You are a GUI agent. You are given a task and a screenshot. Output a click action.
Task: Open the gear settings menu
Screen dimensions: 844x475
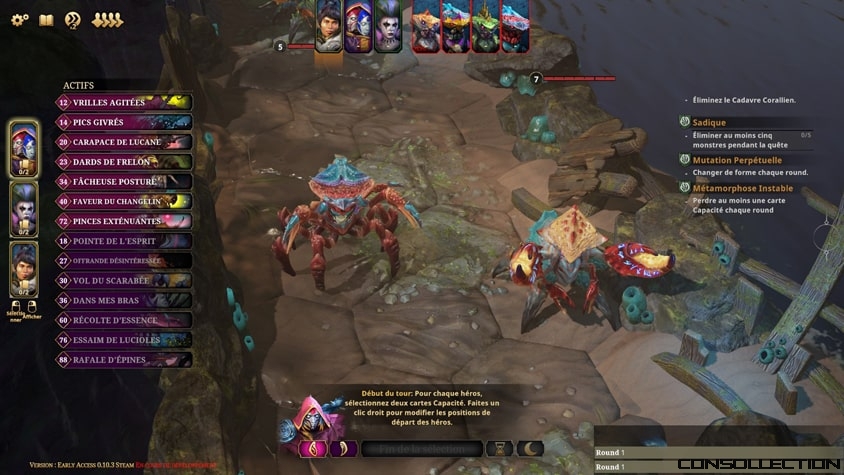pos(19,20)
